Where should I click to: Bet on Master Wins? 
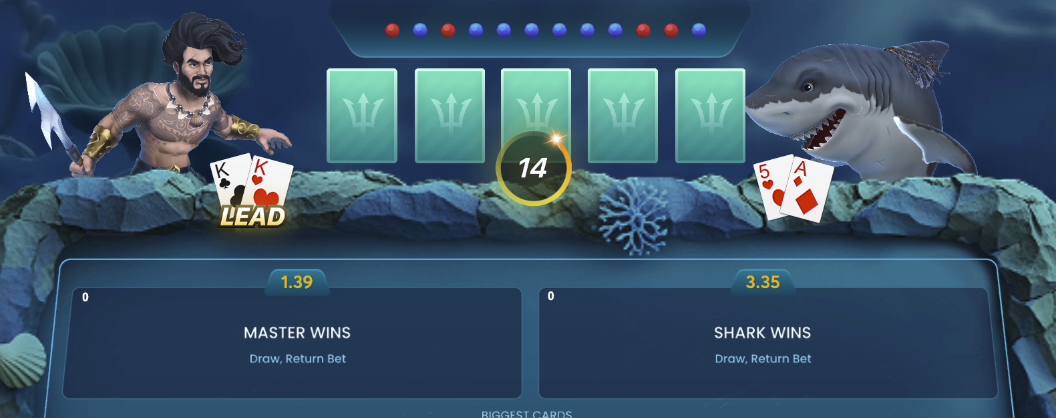[x=297, y=343]
